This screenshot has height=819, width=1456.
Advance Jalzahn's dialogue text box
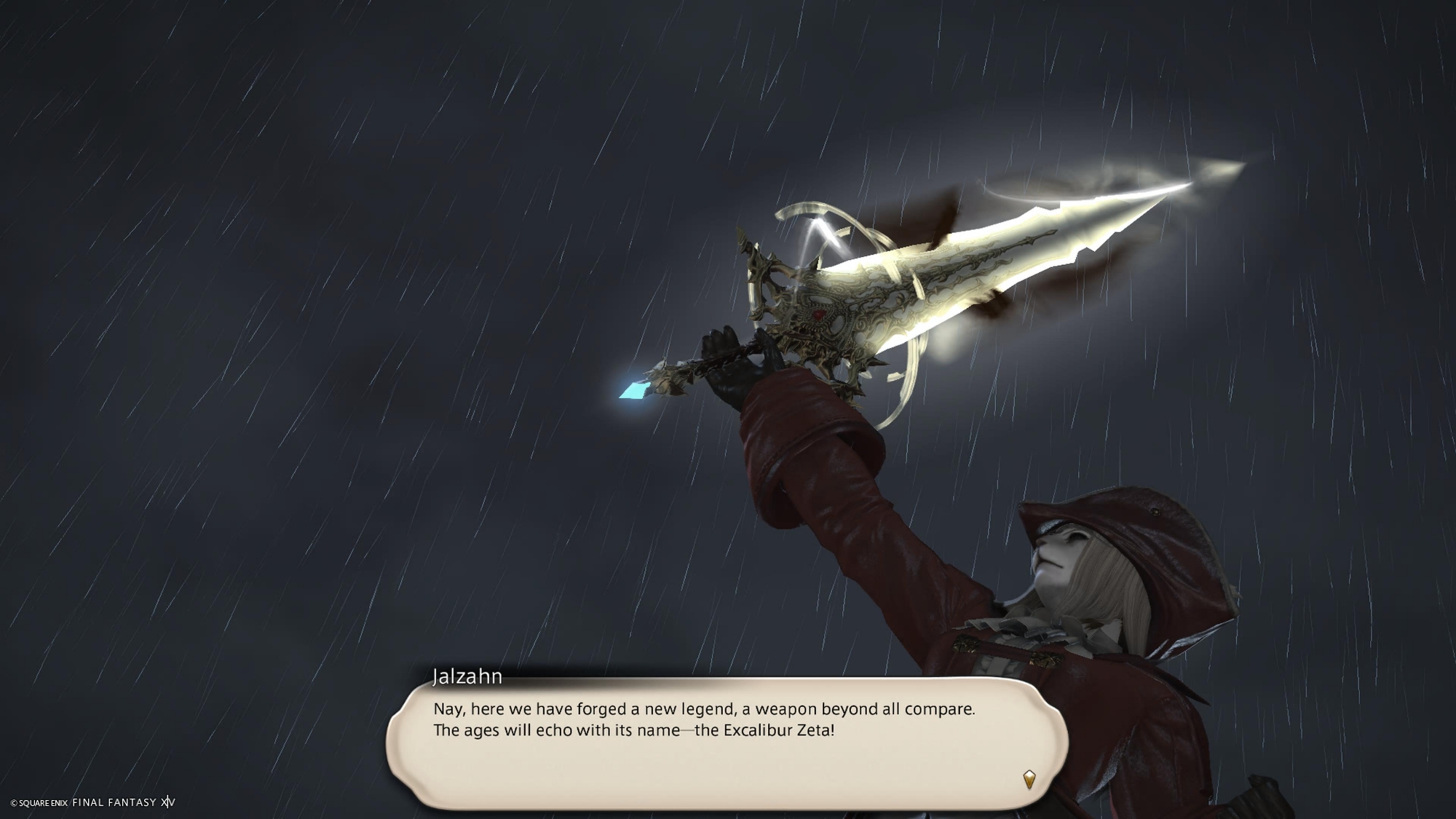tap(727, 743)
